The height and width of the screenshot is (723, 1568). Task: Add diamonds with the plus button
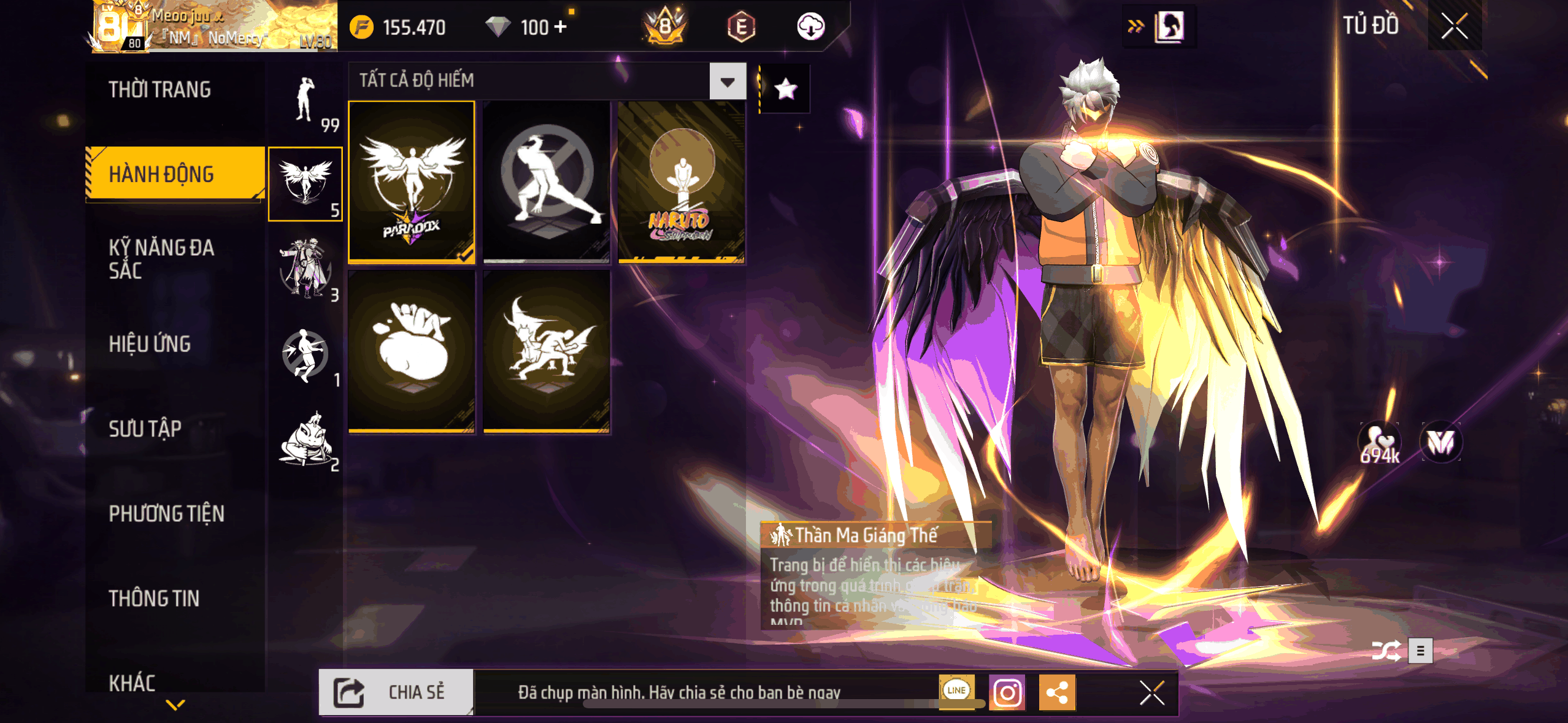(560, 27)
